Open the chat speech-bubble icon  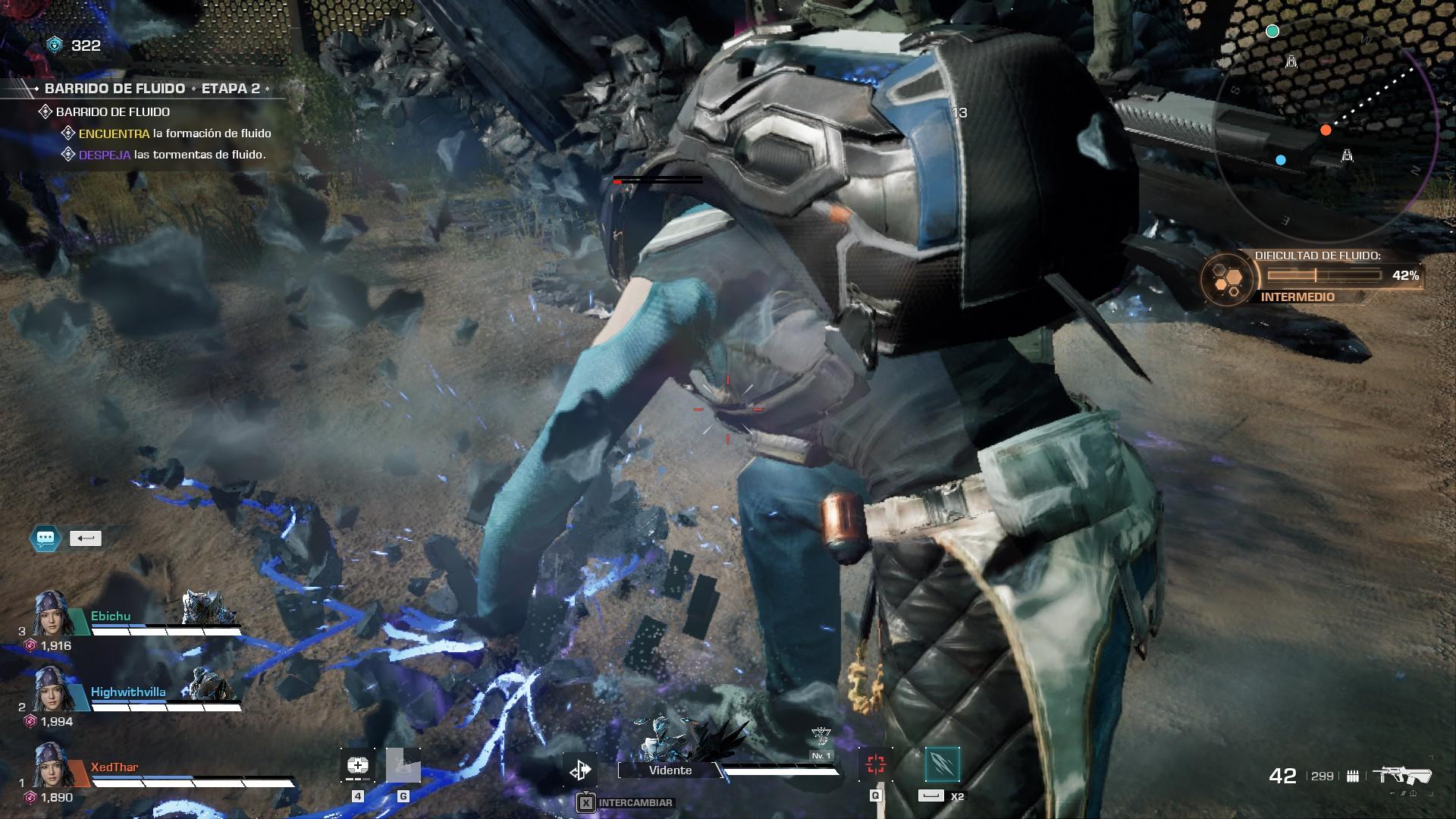[x=45, y=538]
